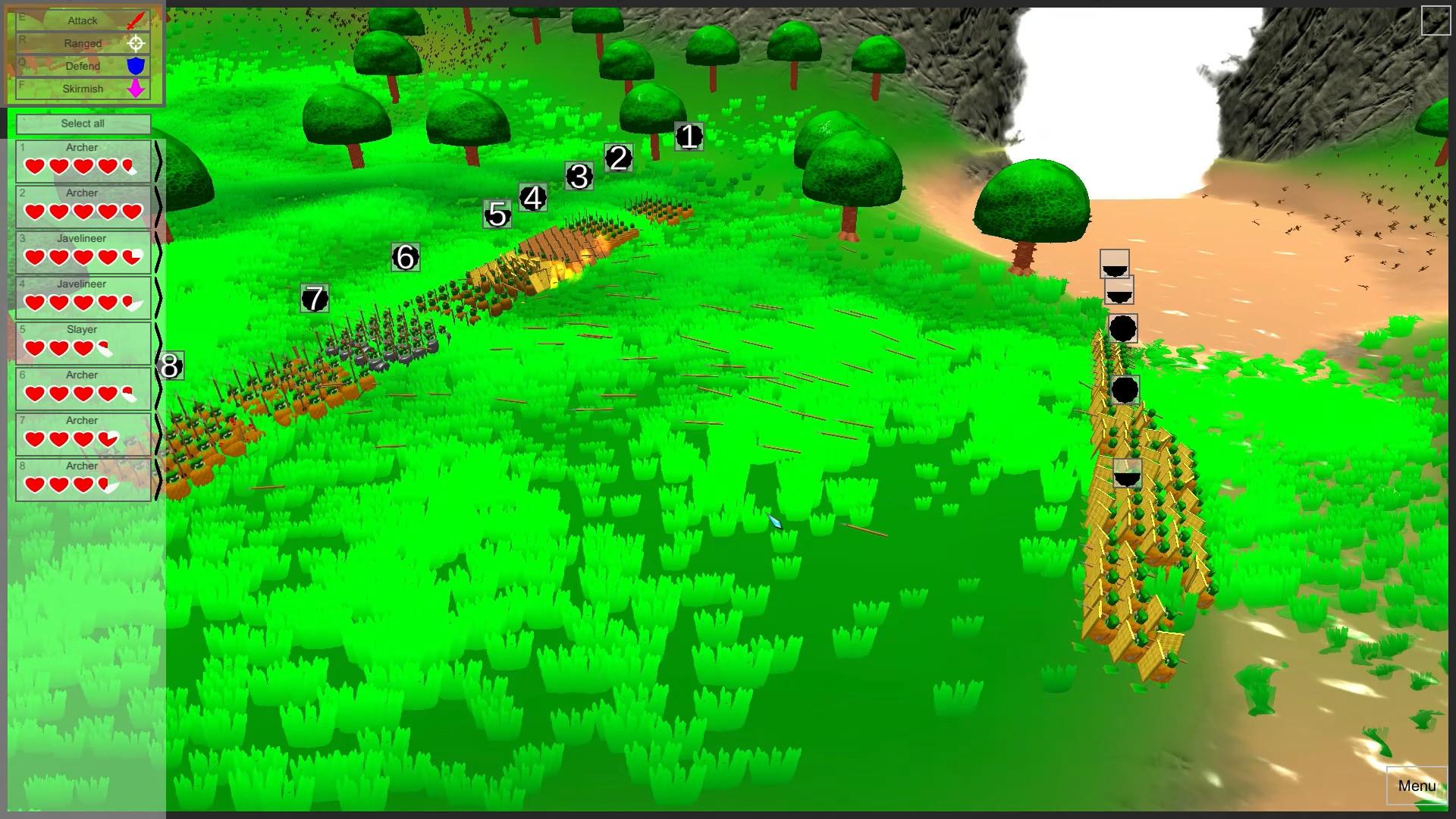Toggle selection of unit 3 Javelineer panel
1456x819 pixels.
[82, 250]
